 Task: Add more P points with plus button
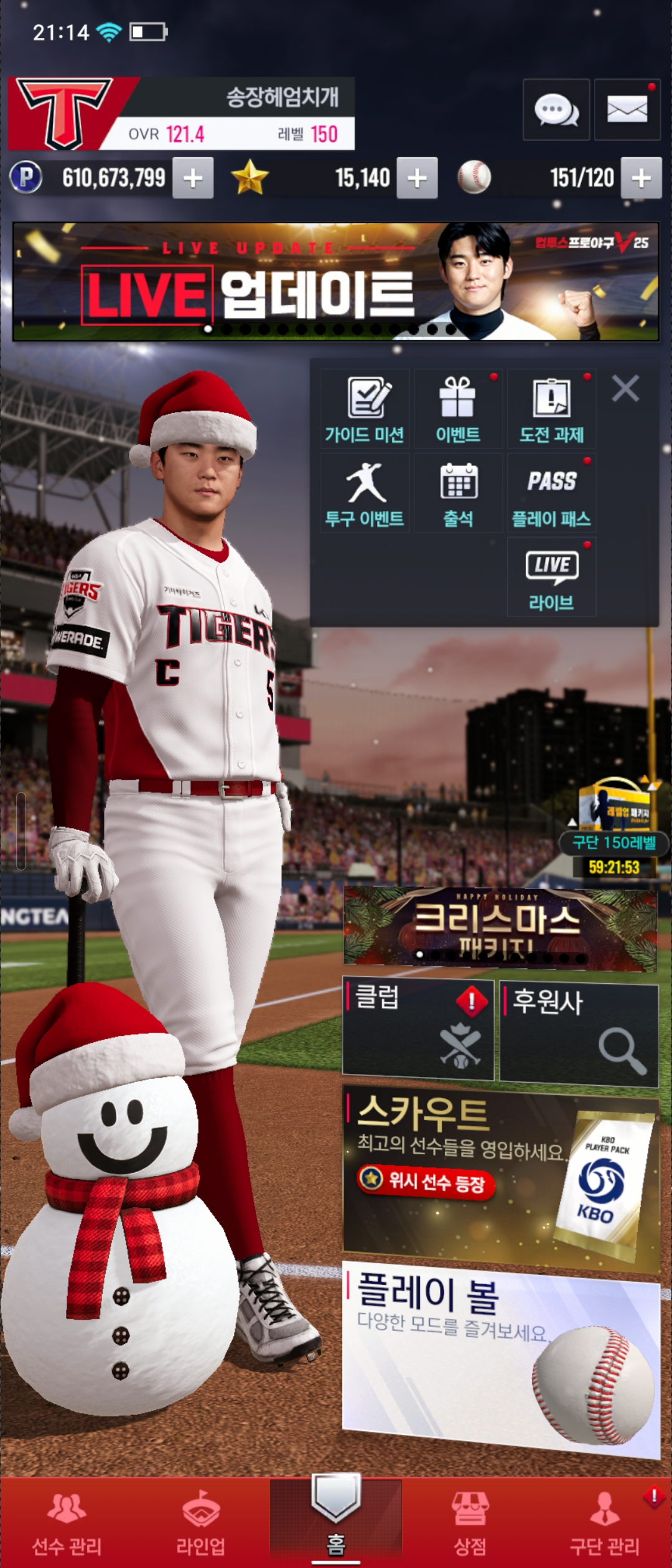(193, 179)
